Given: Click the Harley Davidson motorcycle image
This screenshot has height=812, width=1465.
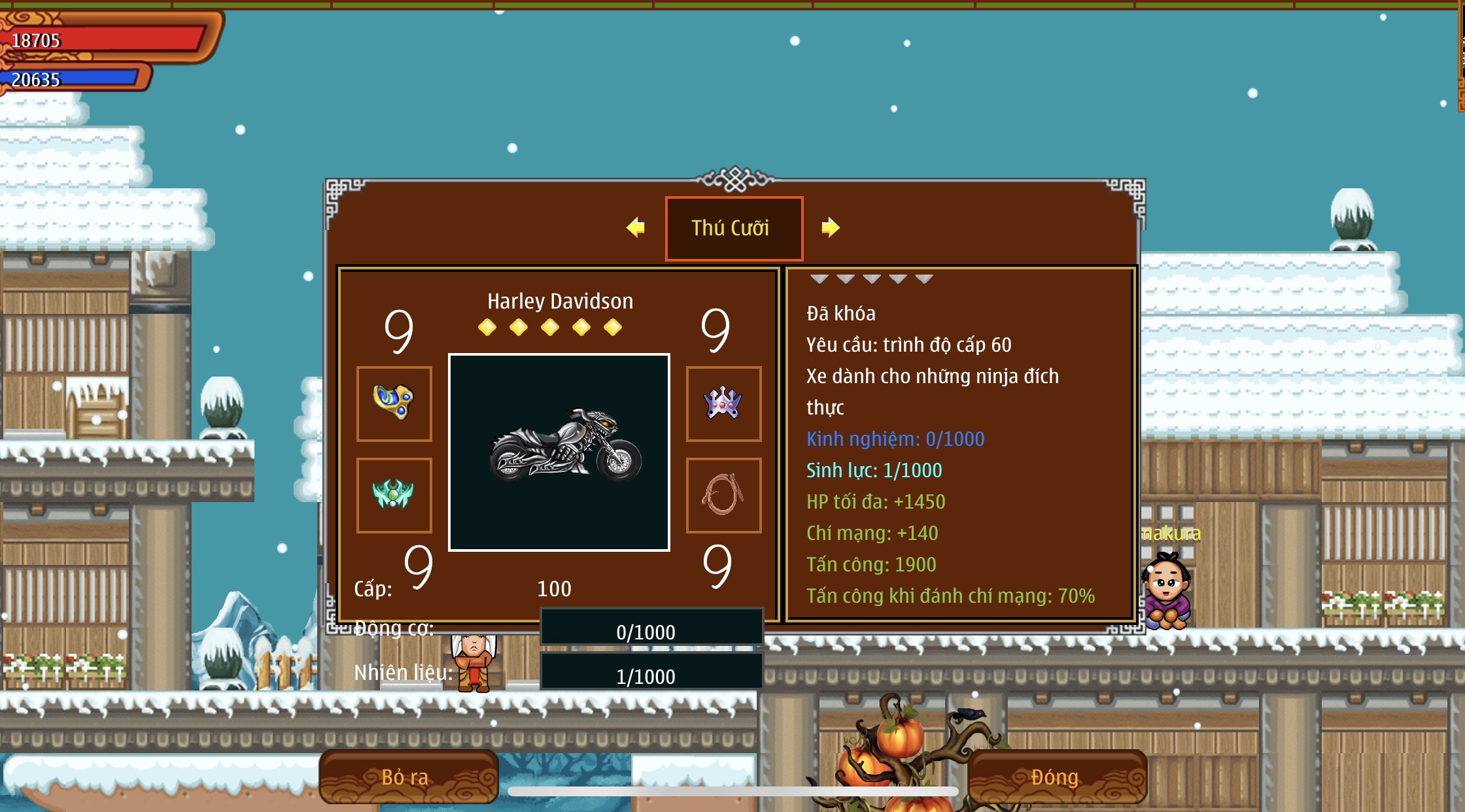Looking at the screenshot, I should point(559,452).
